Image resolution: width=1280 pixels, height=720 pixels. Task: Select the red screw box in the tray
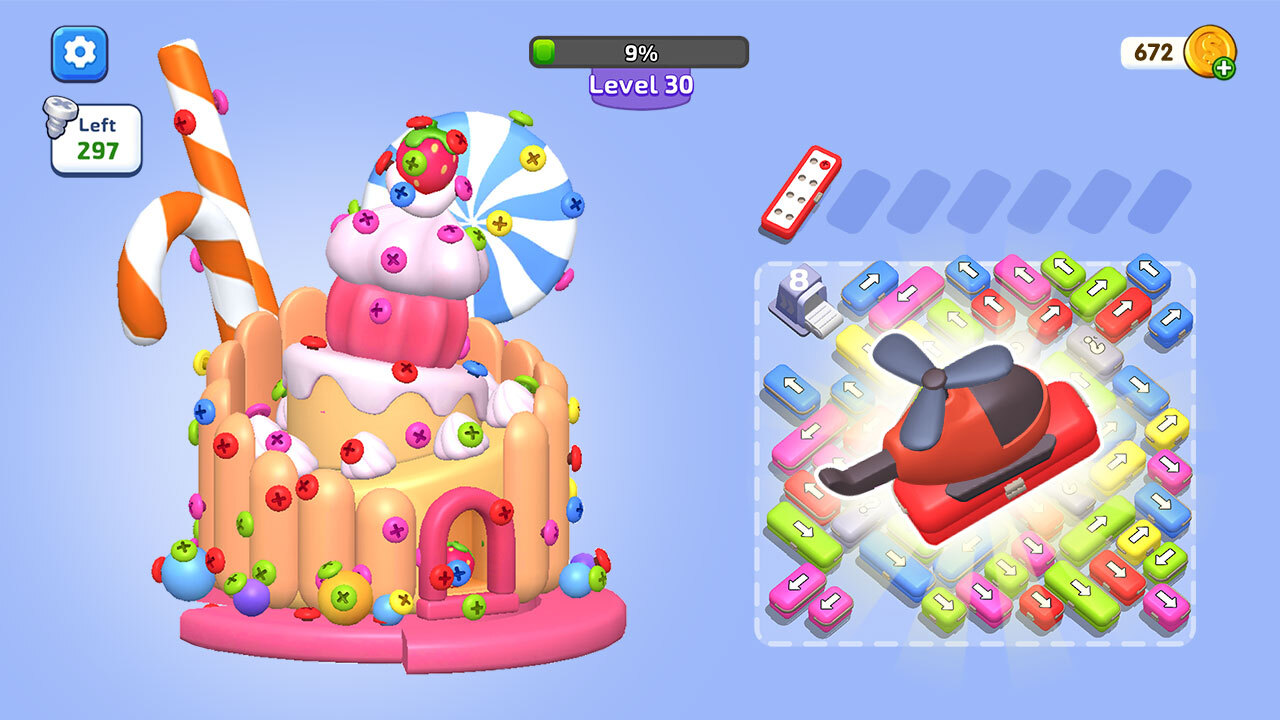[801, 191]
